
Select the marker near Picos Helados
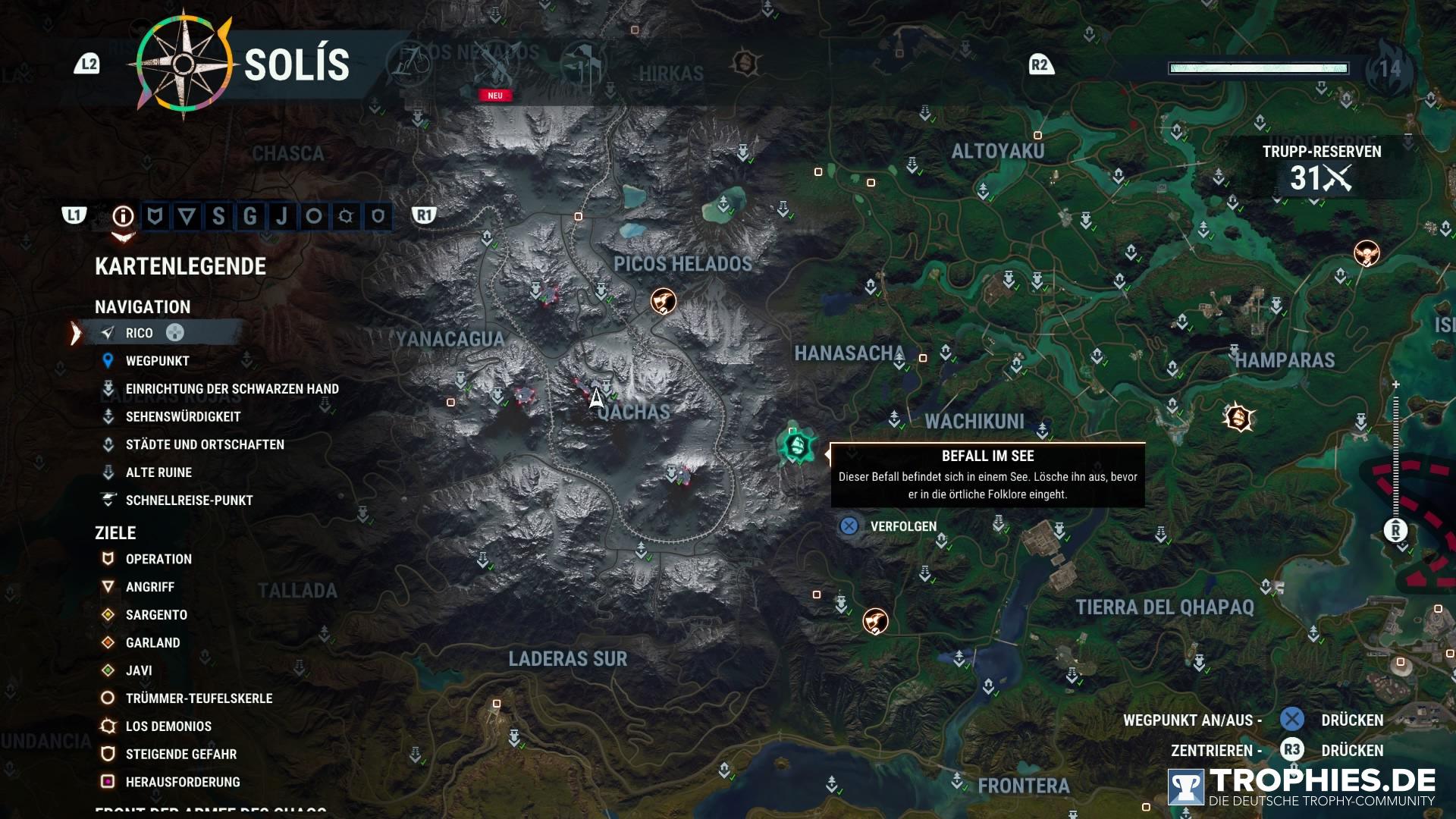click(664, 301)
